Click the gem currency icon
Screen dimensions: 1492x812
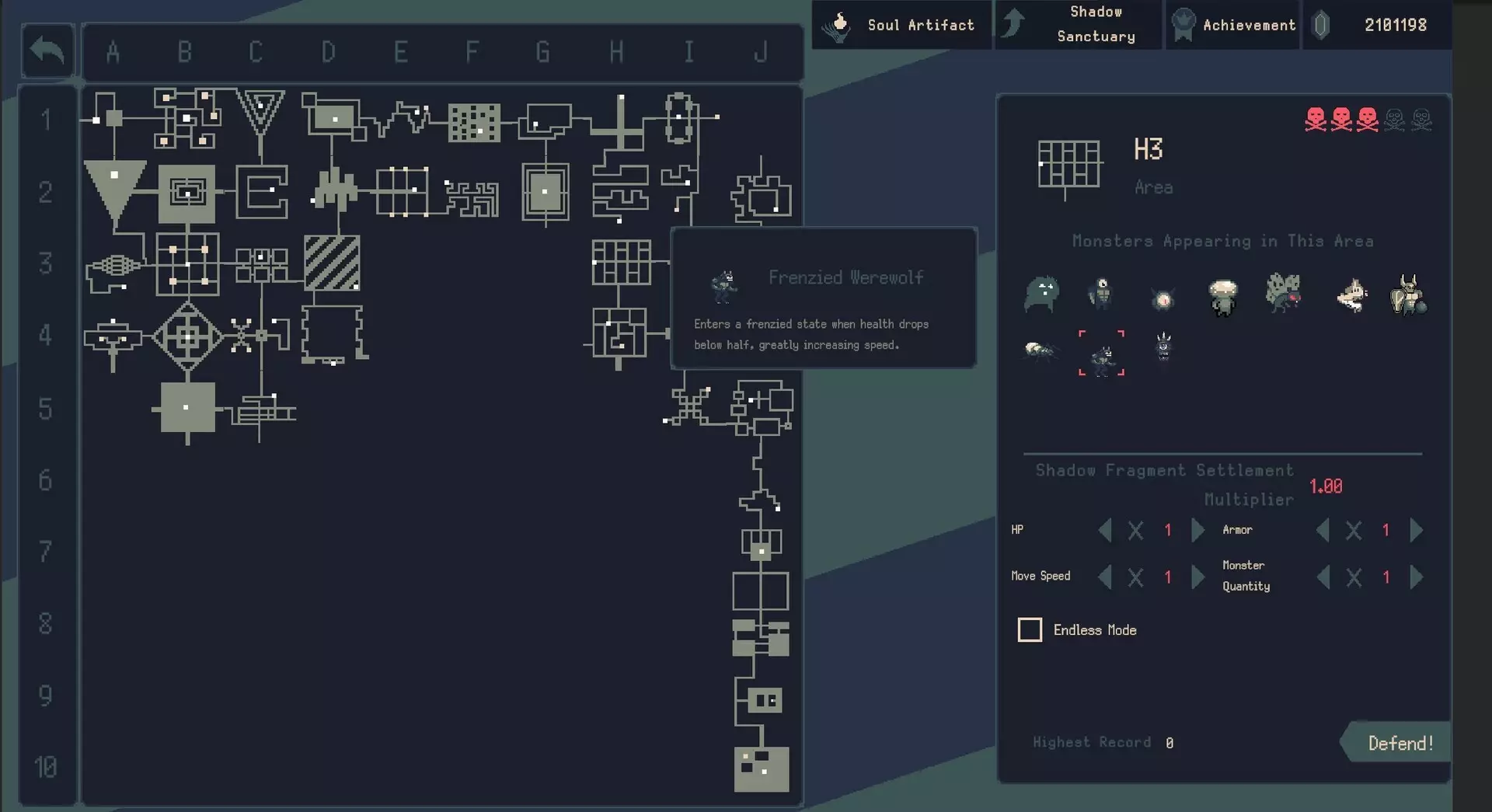tap(1319, 24)
